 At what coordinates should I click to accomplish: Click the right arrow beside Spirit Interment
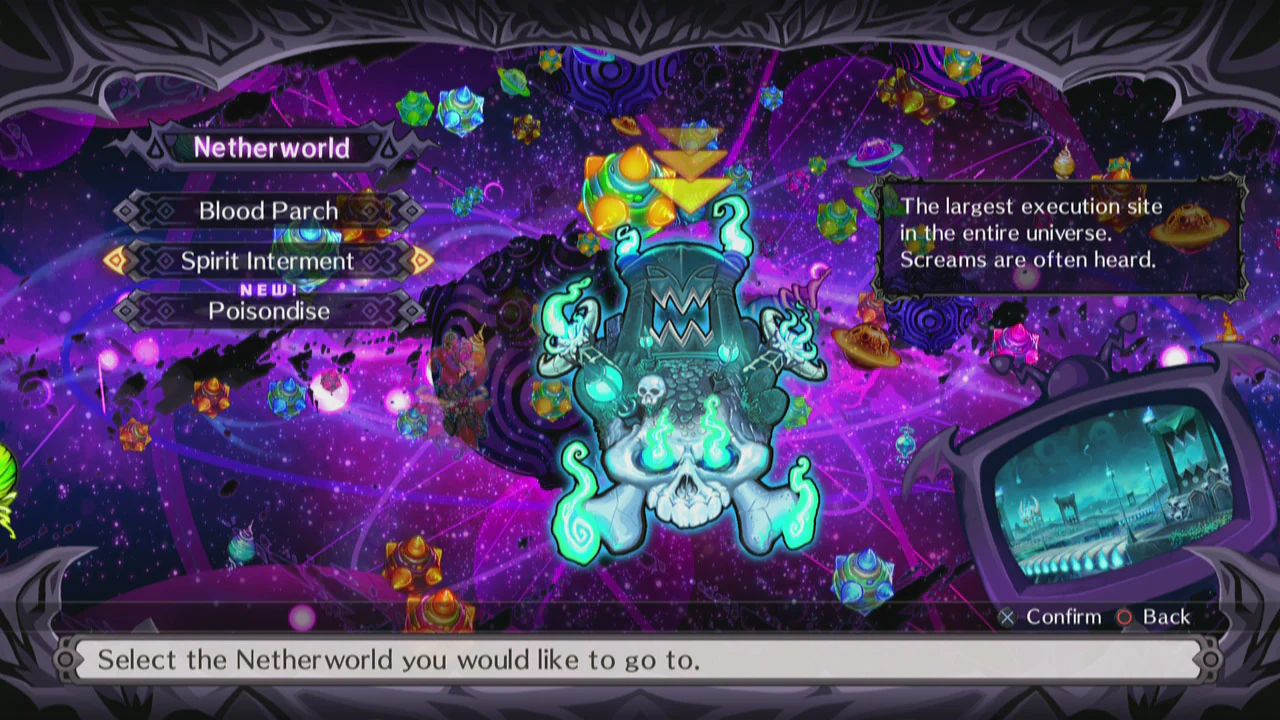[x=418, y=261]
